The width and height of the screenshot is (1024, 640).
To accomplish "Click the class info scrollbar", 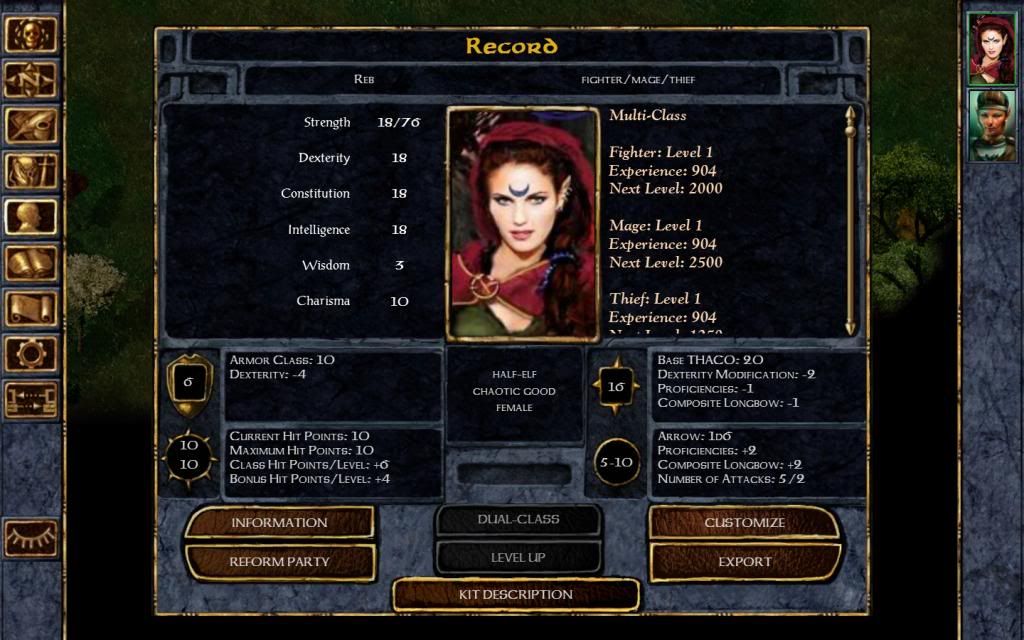I will pos(850,220).
